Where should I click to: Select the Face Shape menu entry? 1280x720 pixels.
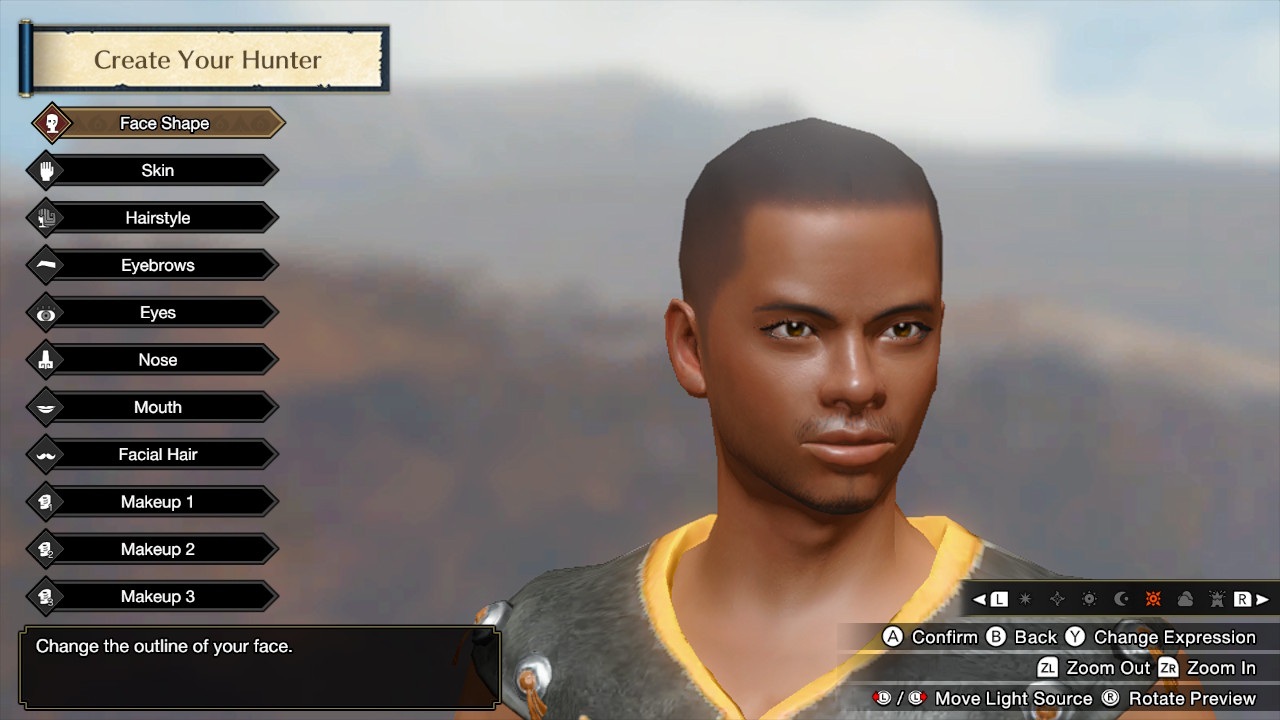tap(164, 123)
